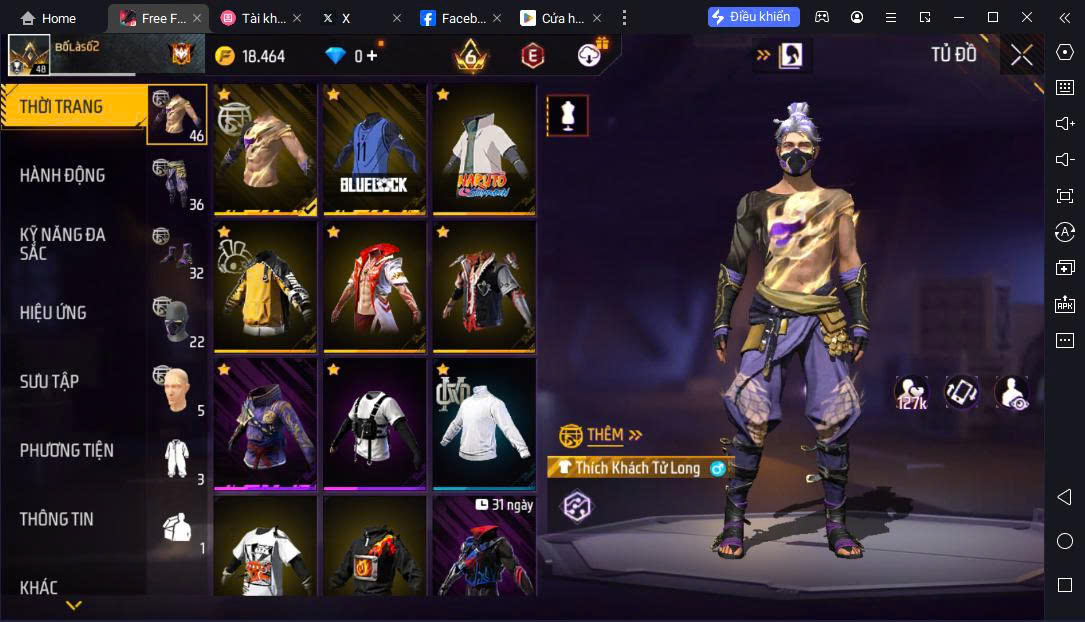
Task: Open the gold coin balance
Action: pyautogui.click(x=249, y=56)
